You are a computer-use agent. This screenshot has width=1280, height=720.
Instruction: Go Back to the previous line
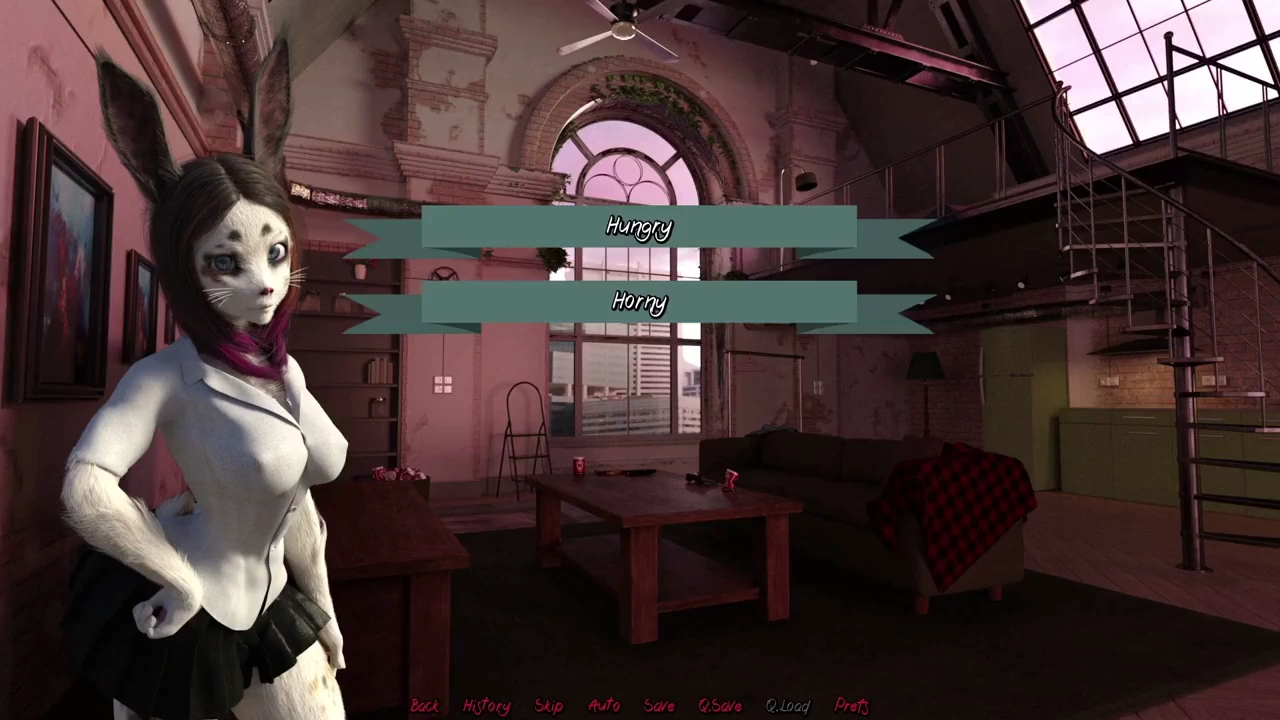coord(425,706)
